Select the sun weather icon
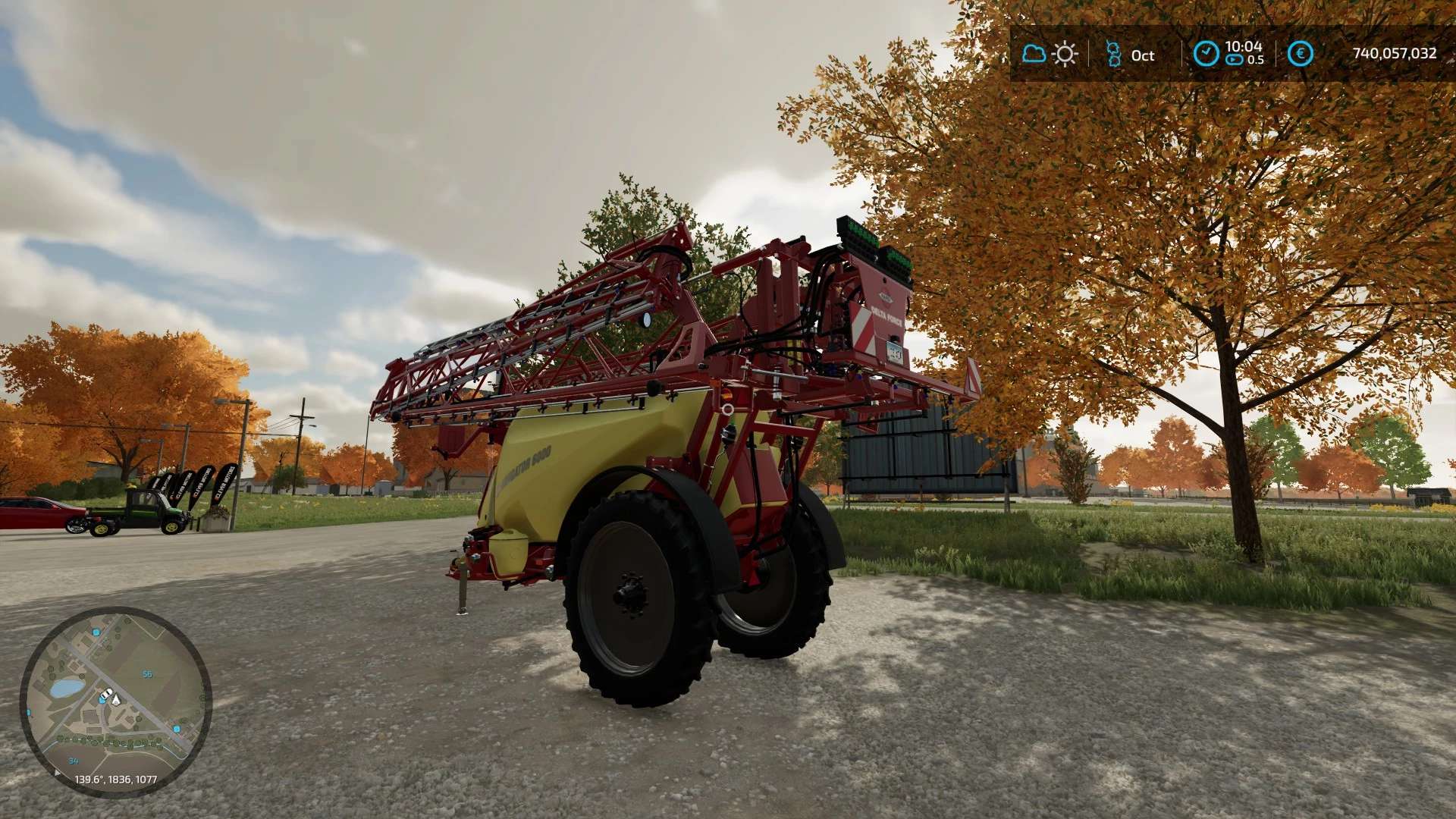Image resolution: width=1456 pixels, height=819 pixels. [x=1065, y=54]
